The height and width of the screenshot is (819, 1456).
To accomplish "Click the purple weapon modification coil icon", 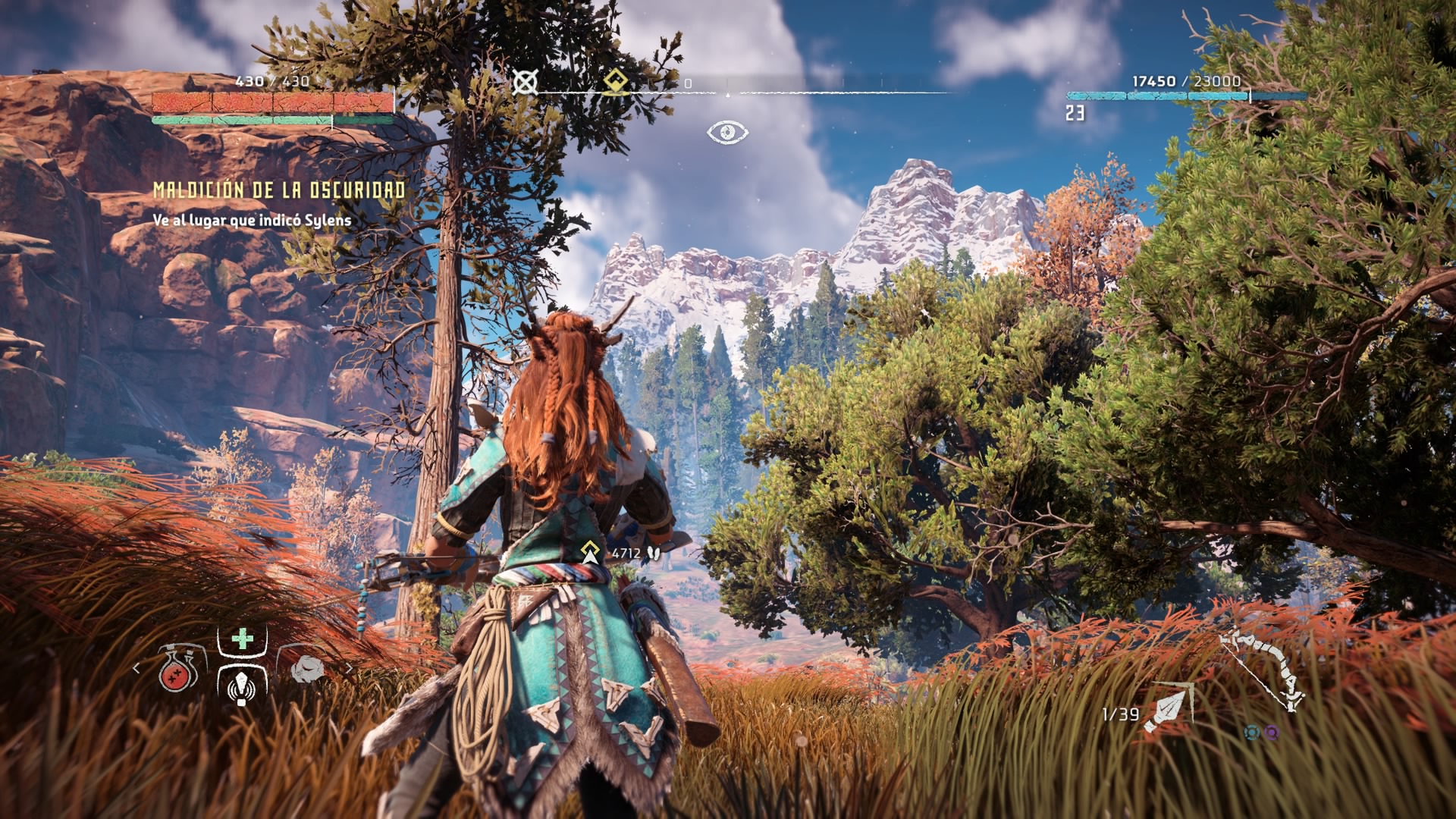I will 1272,733.
